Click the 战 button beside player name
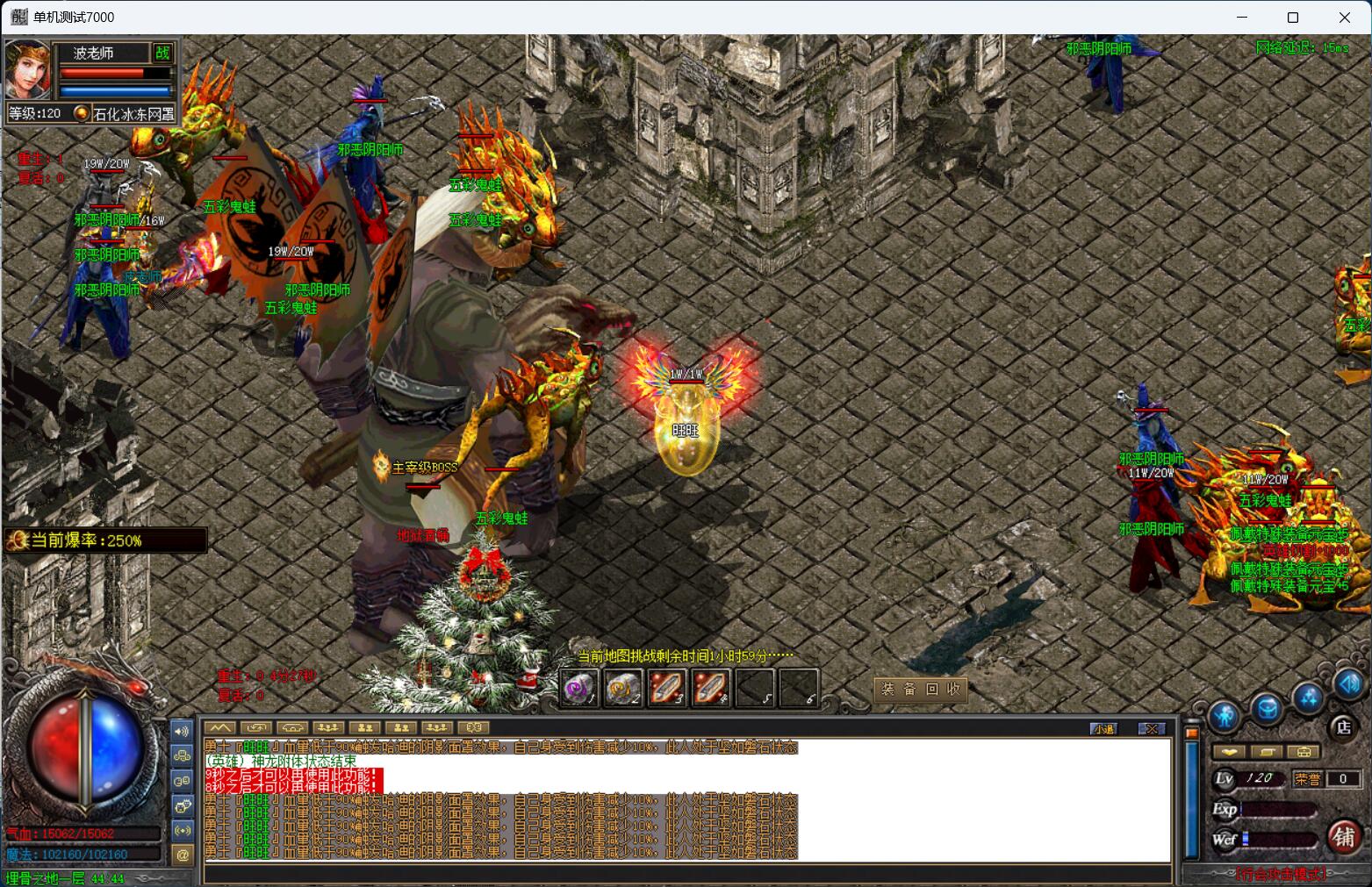 tap(163, 53)
